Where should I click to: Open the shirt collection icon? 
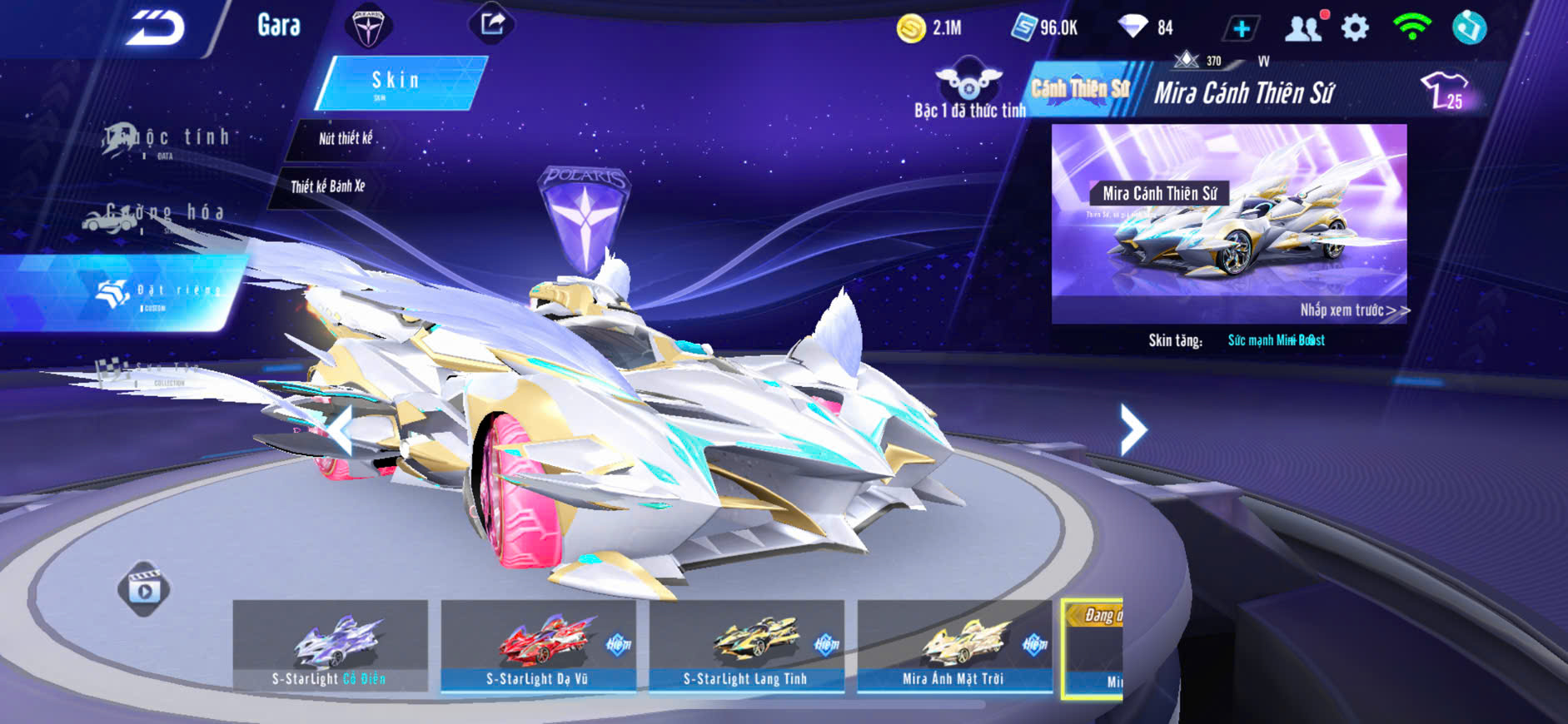click(x=1445, y=90)
